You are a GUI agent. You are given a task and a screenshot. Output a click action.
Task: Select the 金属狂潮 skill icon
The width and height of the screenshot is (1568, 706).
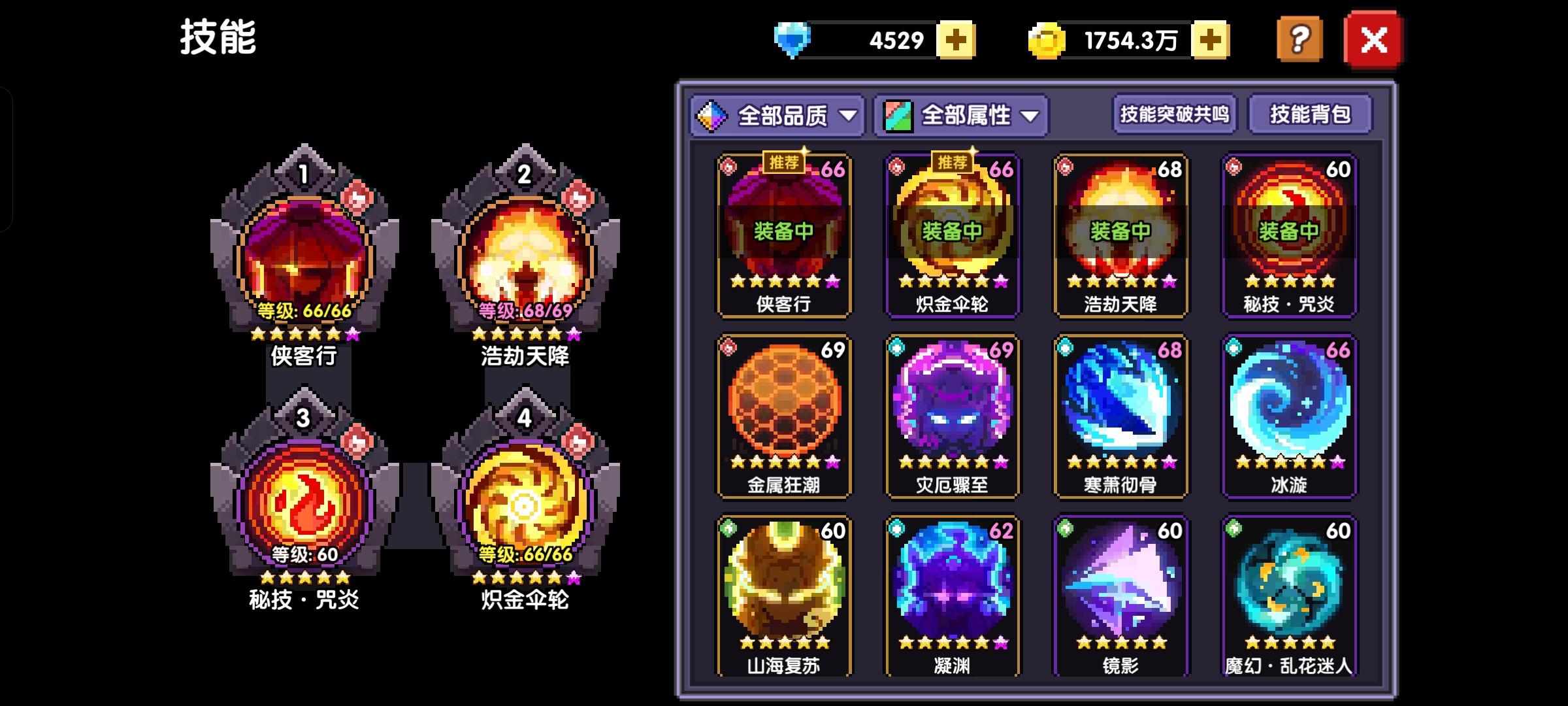(x=783, y=412)
